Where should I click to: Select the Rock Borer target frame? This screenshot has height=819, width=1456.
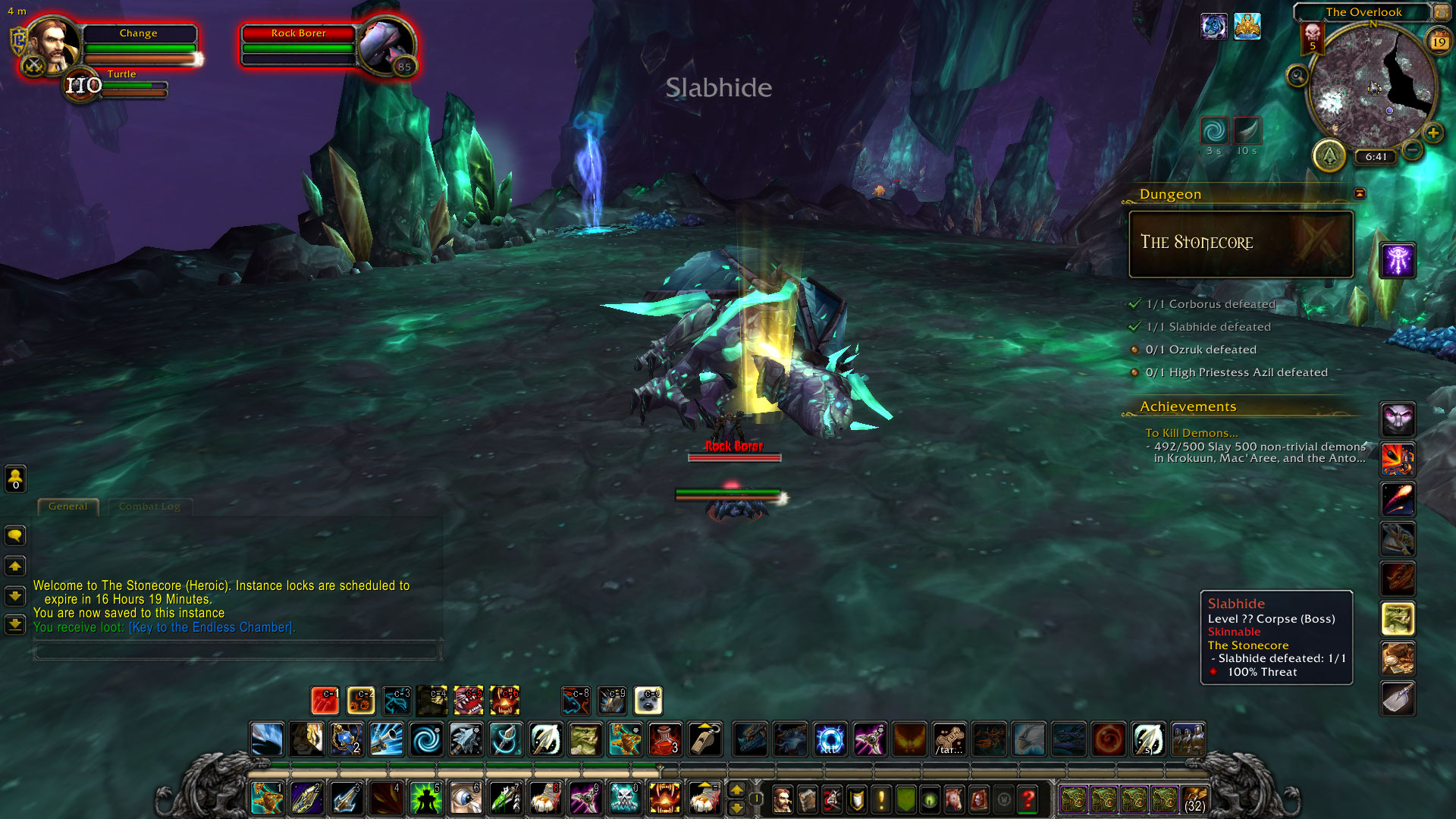coord(299,47)
